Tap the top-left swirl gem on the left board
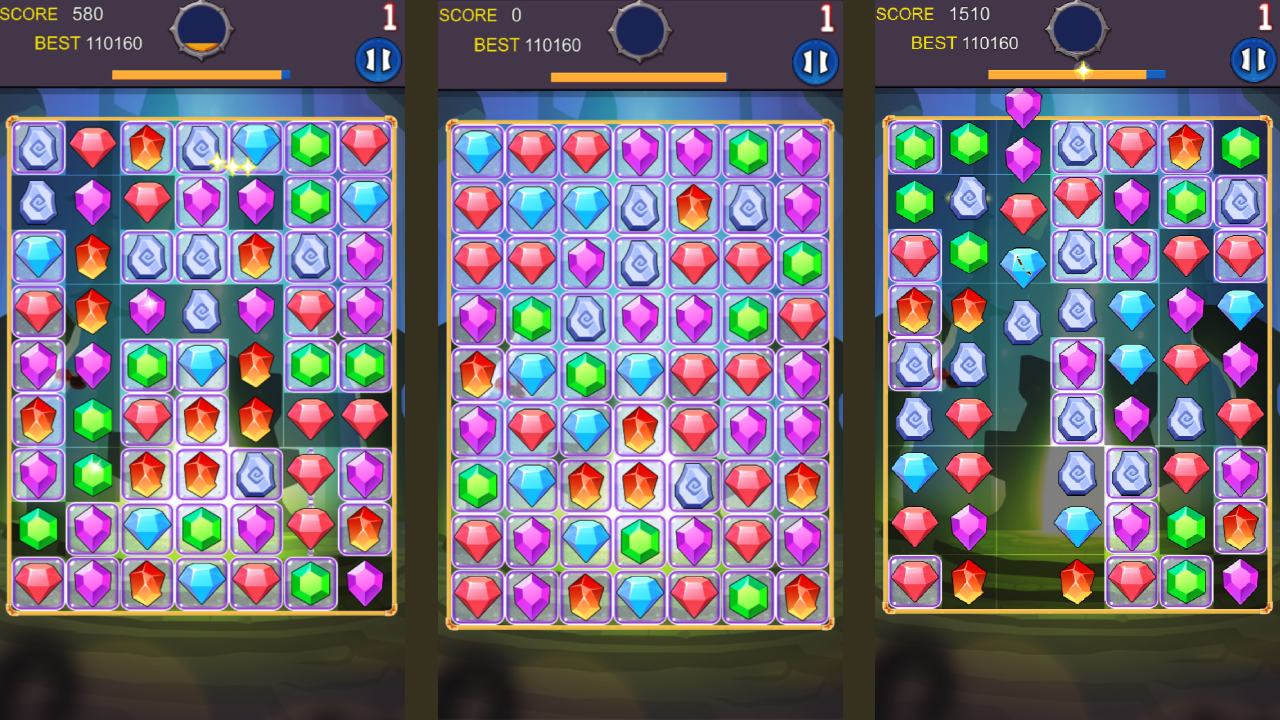 (x=38, y=148)
